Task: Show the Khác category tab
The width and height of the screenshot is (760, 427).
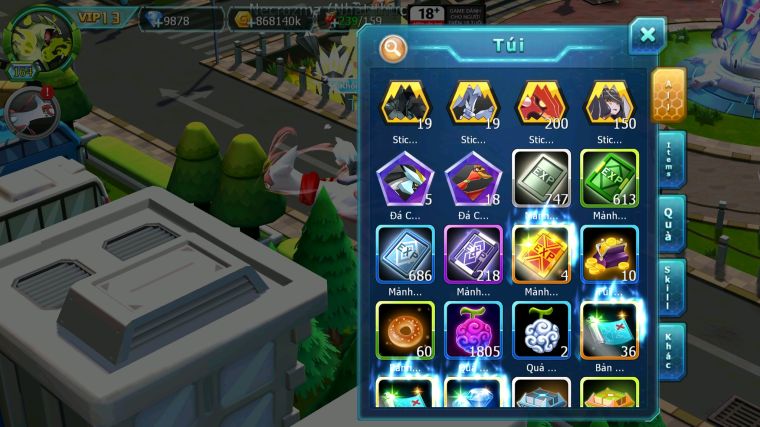Action: 671,351
